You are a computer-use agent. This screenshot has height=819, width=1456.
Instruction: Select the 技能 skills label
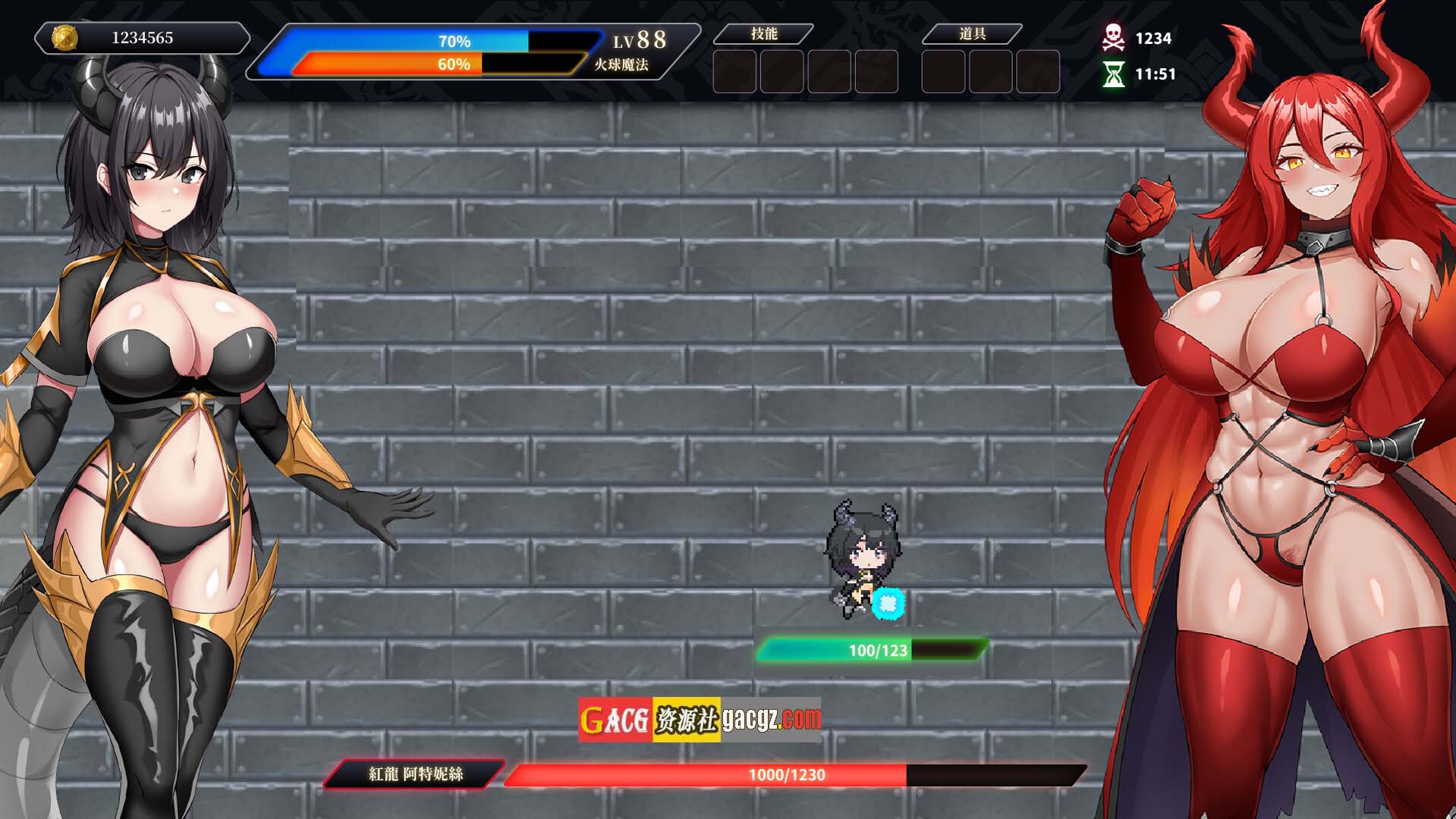tap(764, 33)
